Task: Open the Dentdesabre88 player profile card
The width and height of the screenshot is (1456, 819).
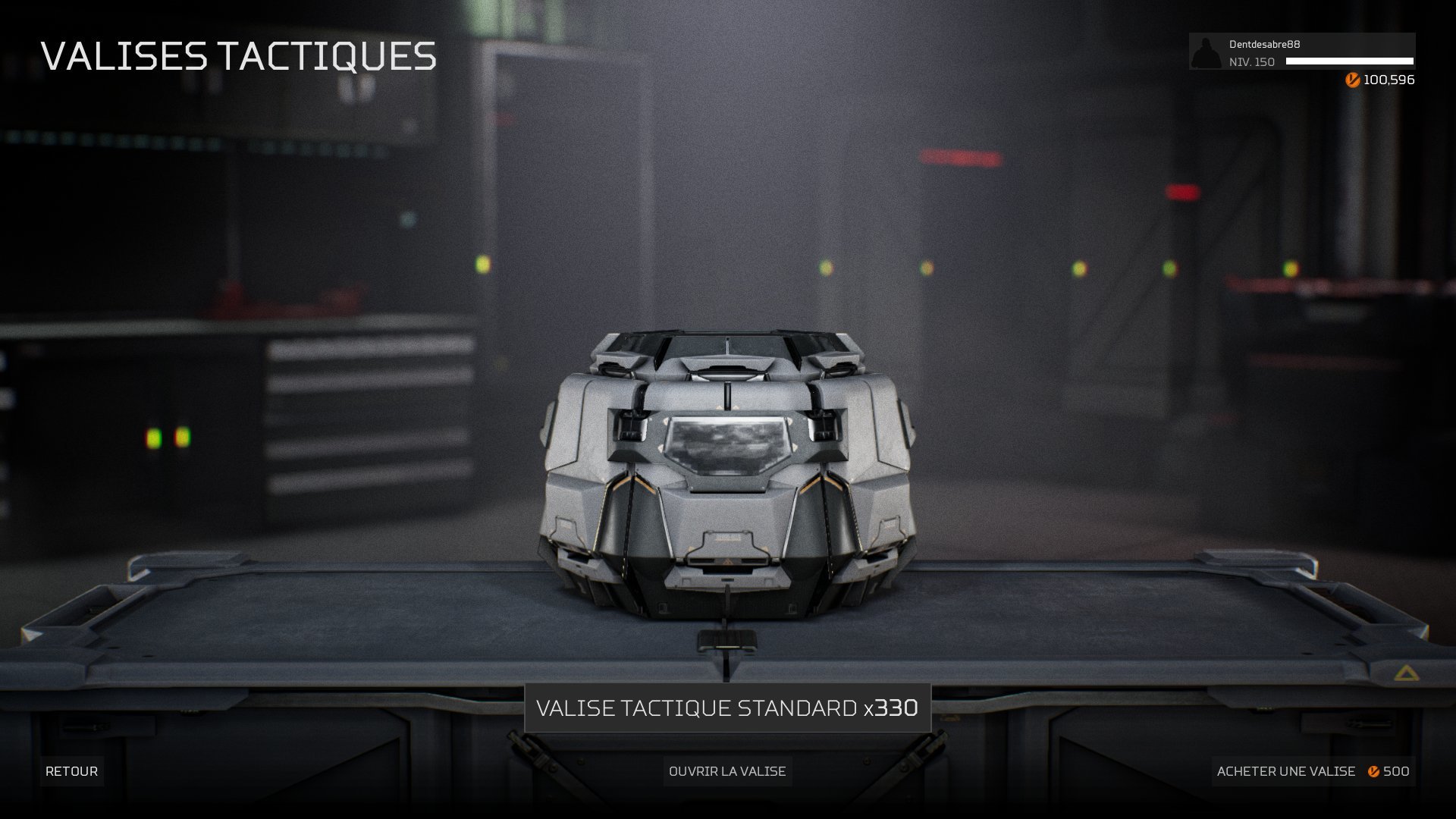Action: coord(1301,52)
